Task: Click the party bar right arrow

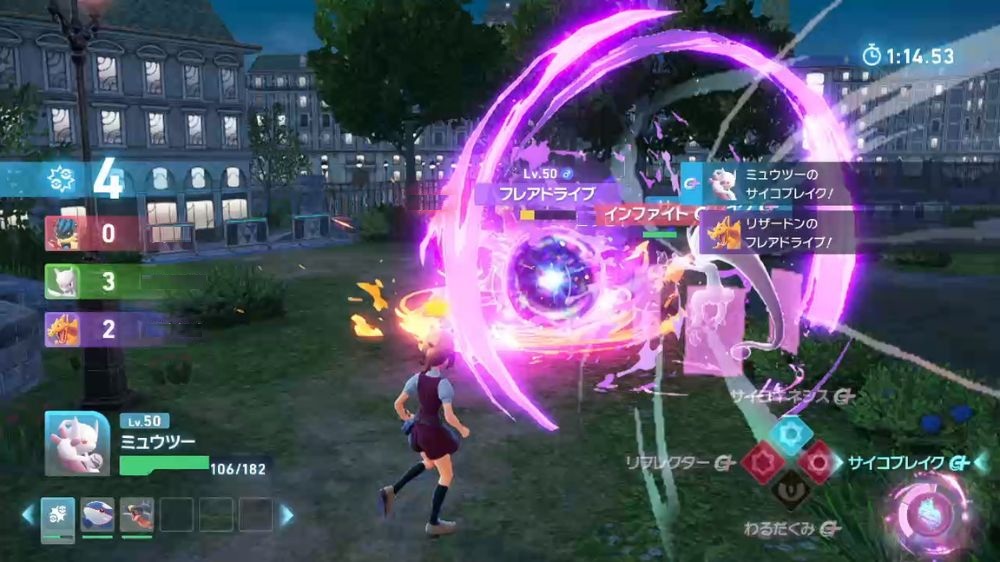Action: (x=287, y=515)
